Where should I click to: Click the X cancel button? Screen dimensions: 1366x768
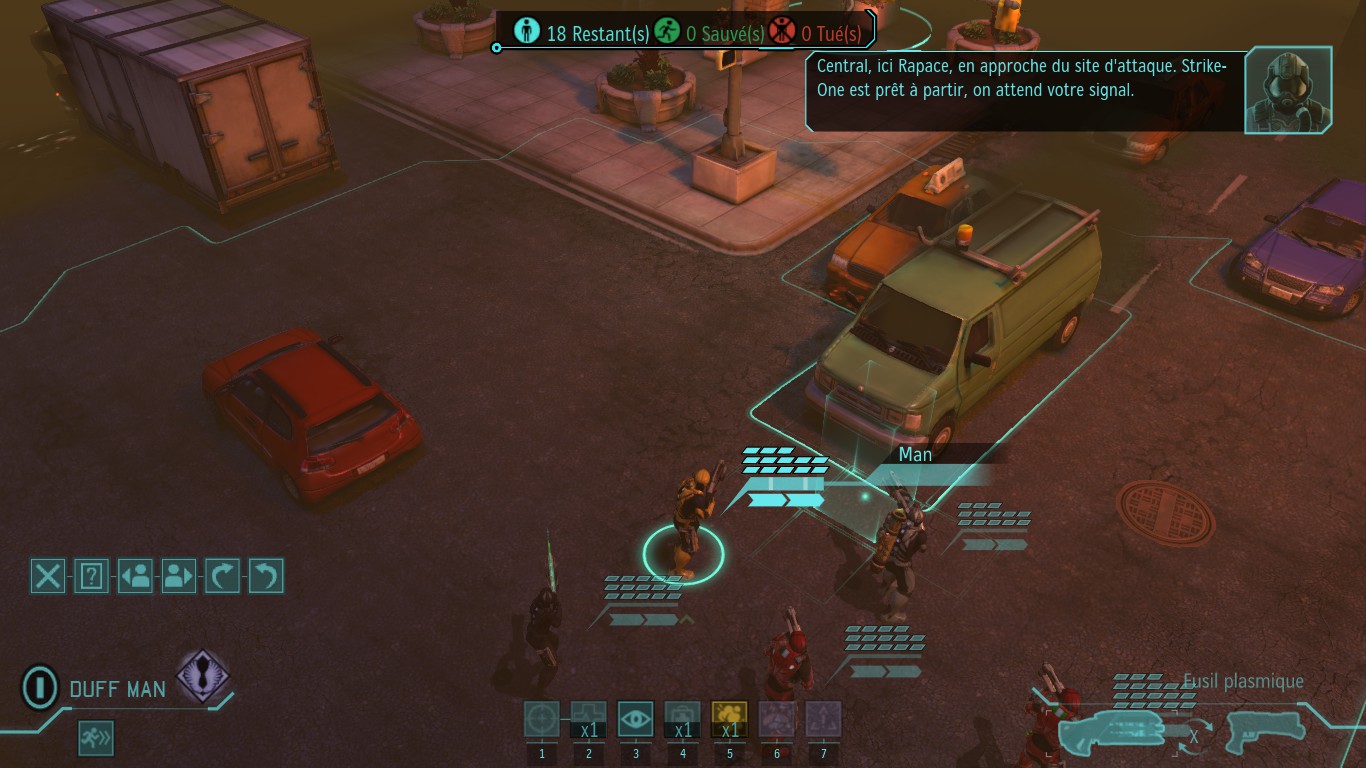[x=48, y=576]
